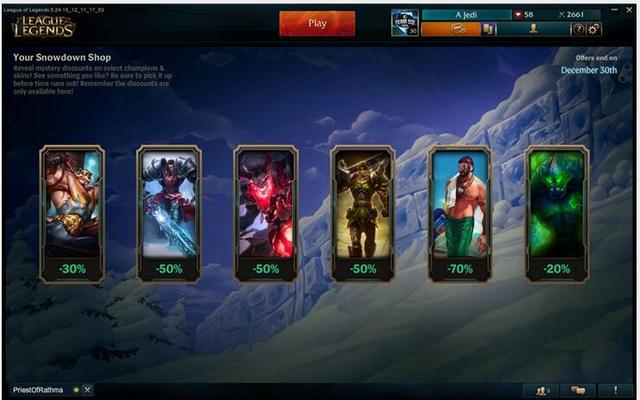Viewport: 640px width, 400px height.
Task: Choose the green ghostly skin card at -20%
Action: [557, 212]
